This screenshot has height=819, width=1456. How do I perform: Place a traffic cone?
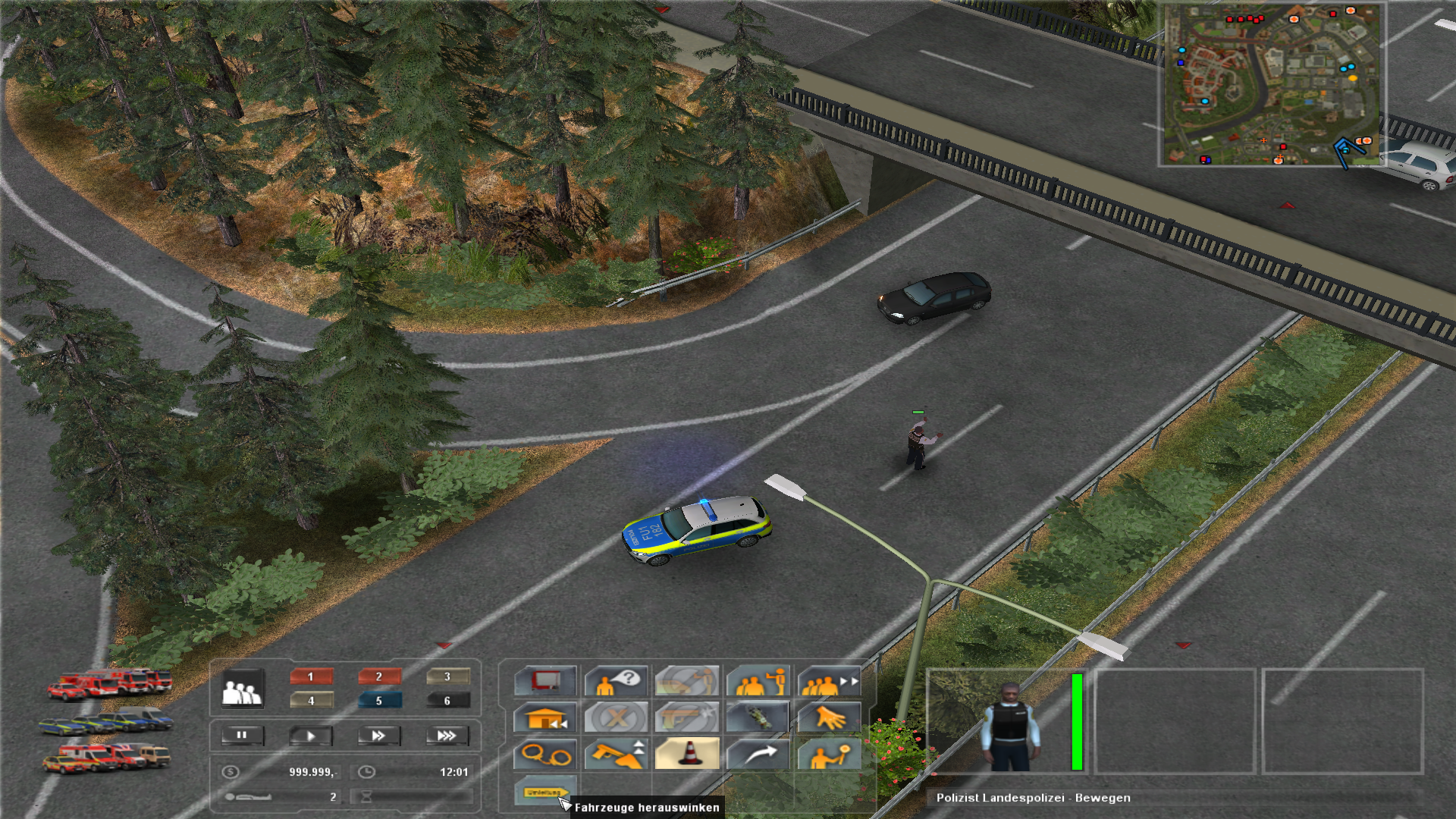pyautogui.click(x=687, y=754)
